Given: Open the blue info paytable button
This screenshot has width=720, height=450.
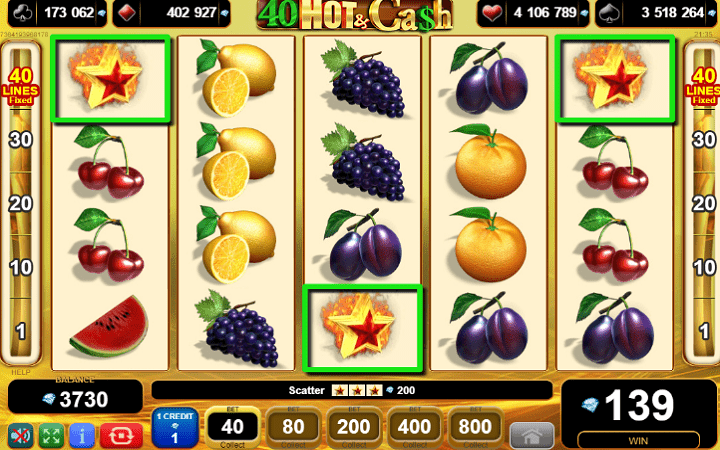Looking at the screenshot, I should [x=82, y=436].
